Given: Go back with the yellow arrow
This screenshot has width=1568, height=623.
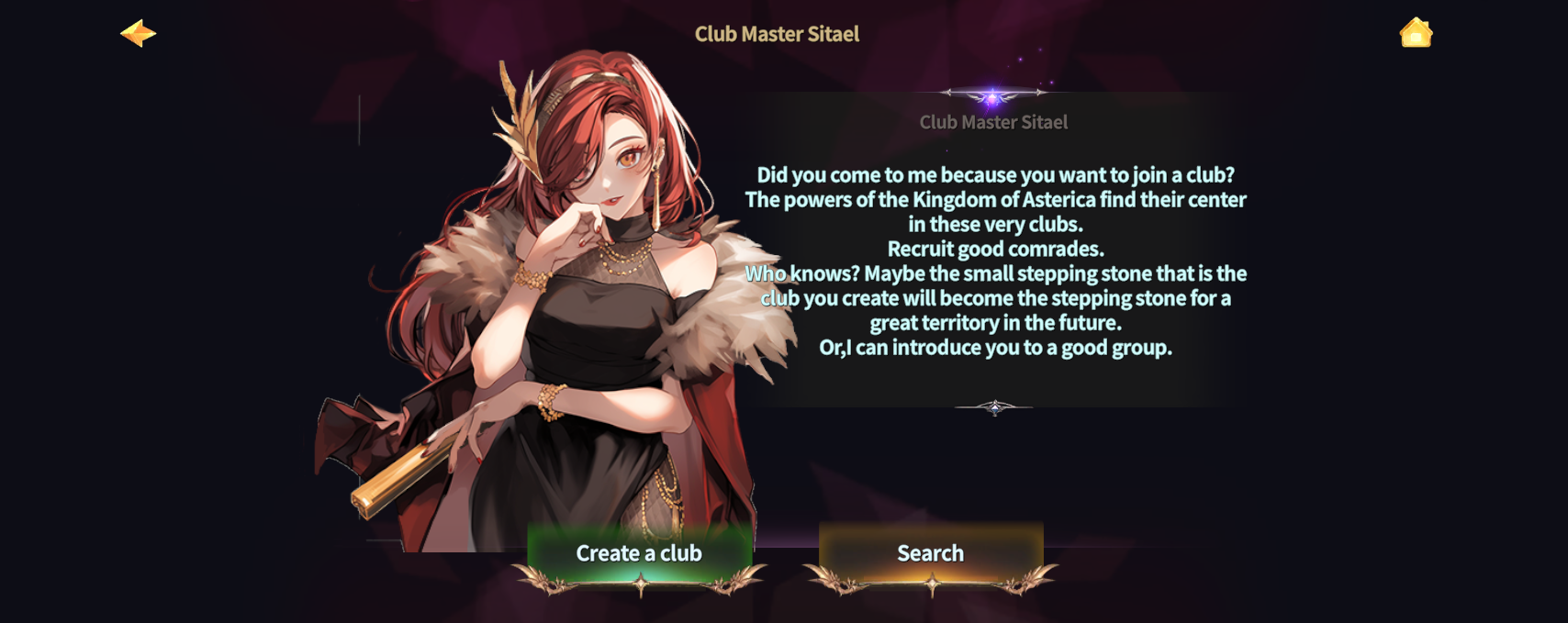Looking at the screenshot, I should tap(139, 34).
